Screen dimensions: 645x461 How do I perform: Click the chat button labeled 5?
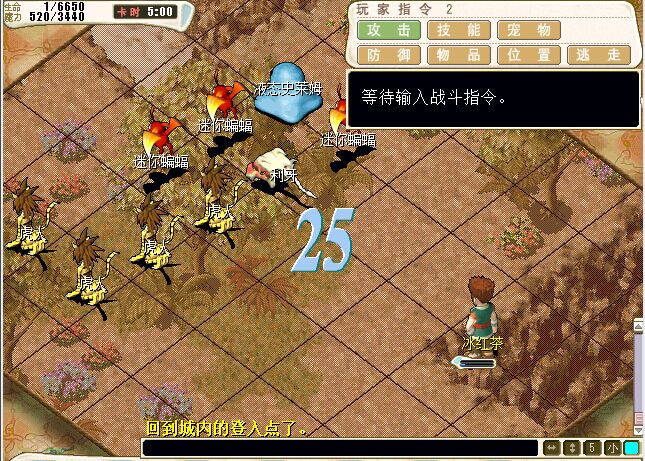[x=592, y=448]
